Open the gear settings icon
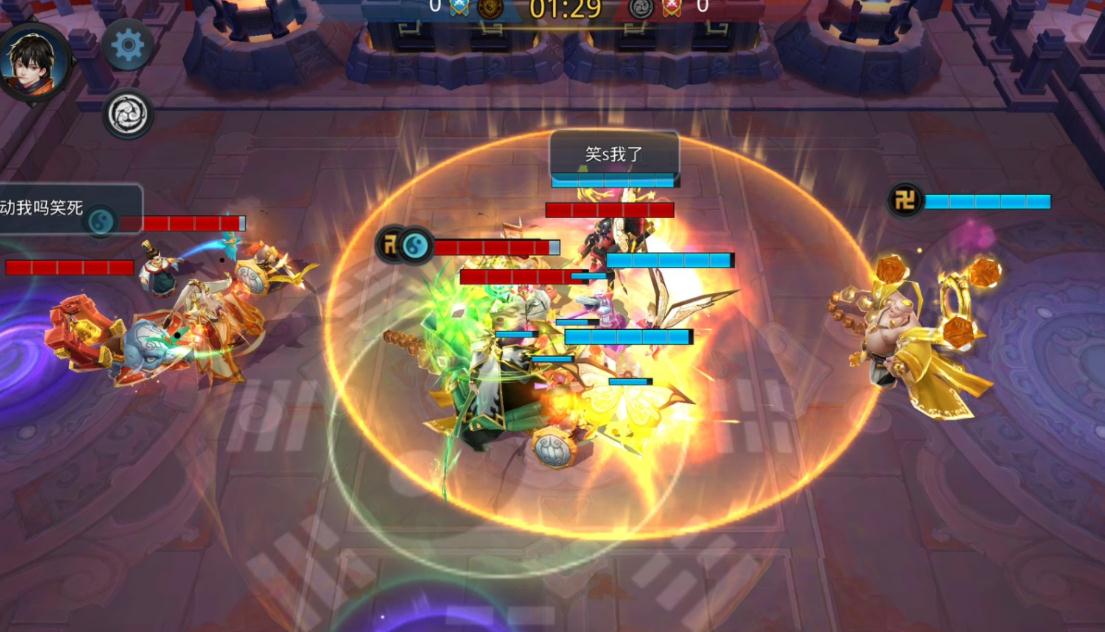The width and height of the screenshot is (1105, 632). click(128, 45)
